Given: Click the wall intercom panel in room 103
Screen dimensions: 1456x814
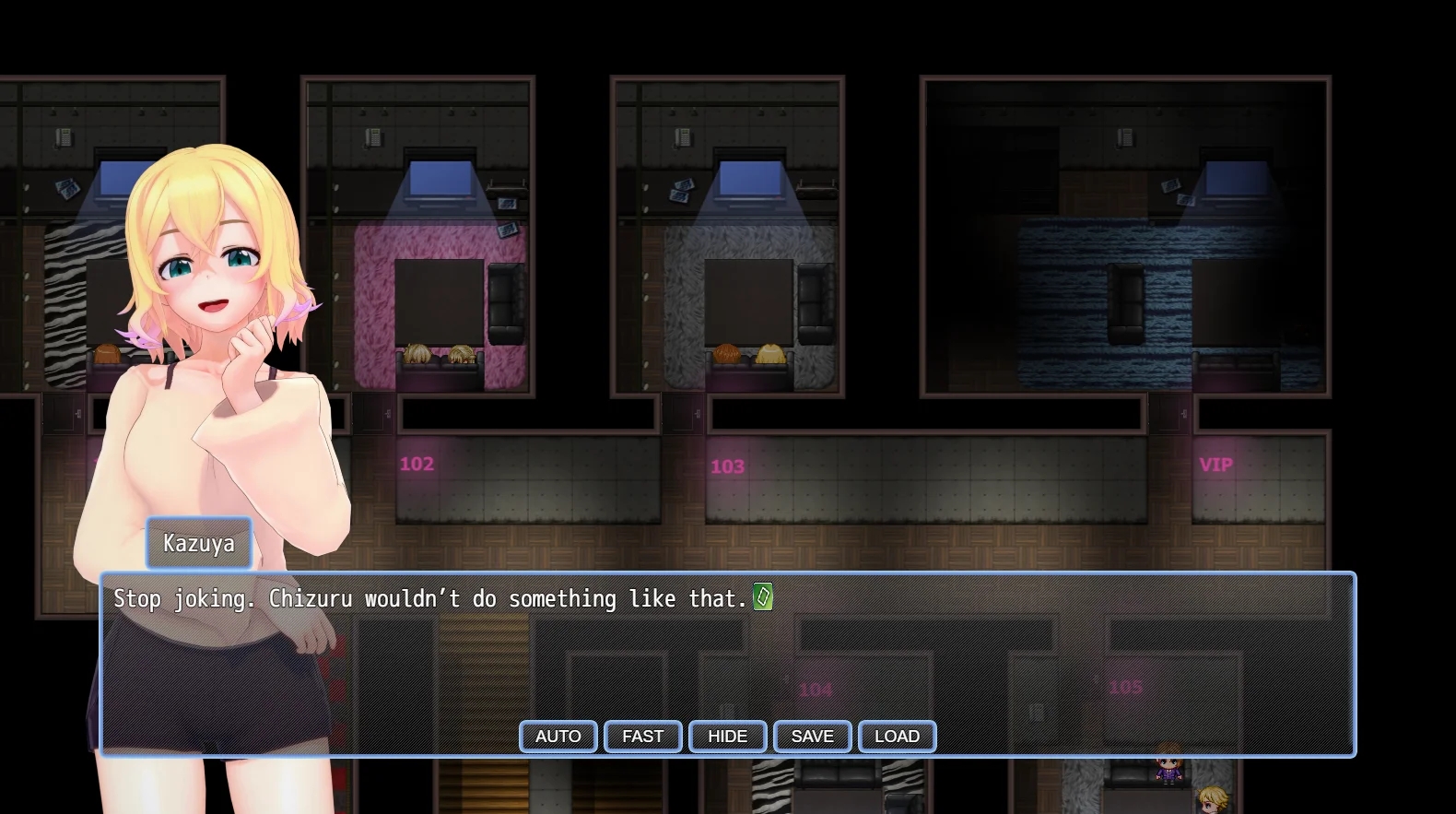Looking at the screenshot, I should pos(682,138).
